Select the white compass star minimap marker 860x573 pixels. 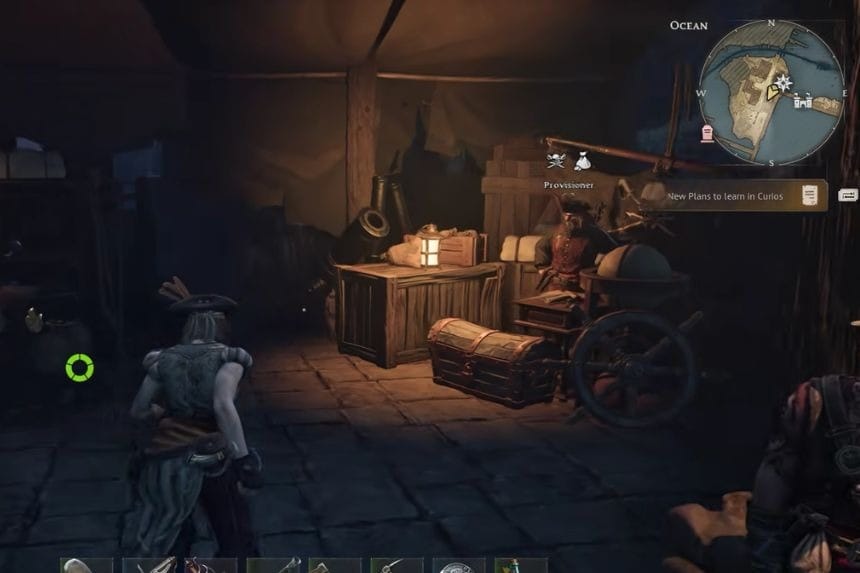[x=786, y=81]
